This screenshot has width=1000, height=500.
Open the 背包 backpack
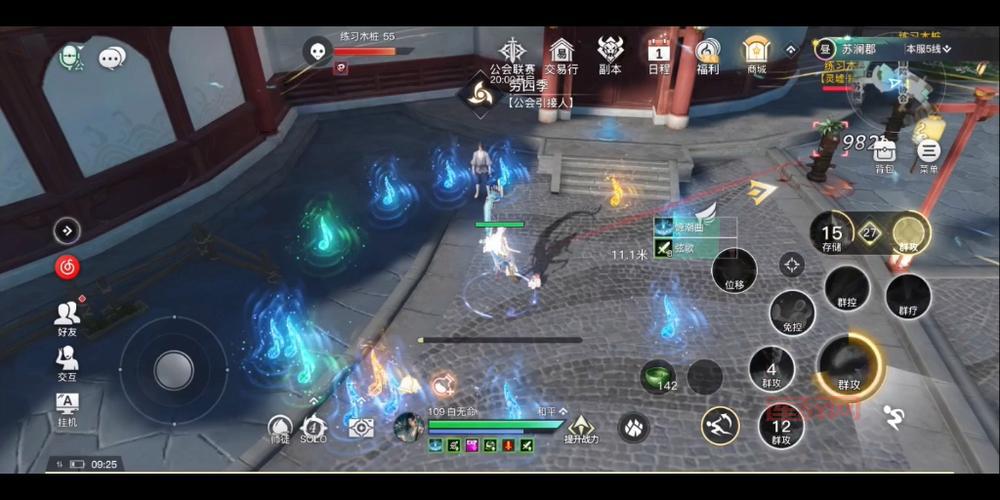pyautogui.click(x=884, y=154)
